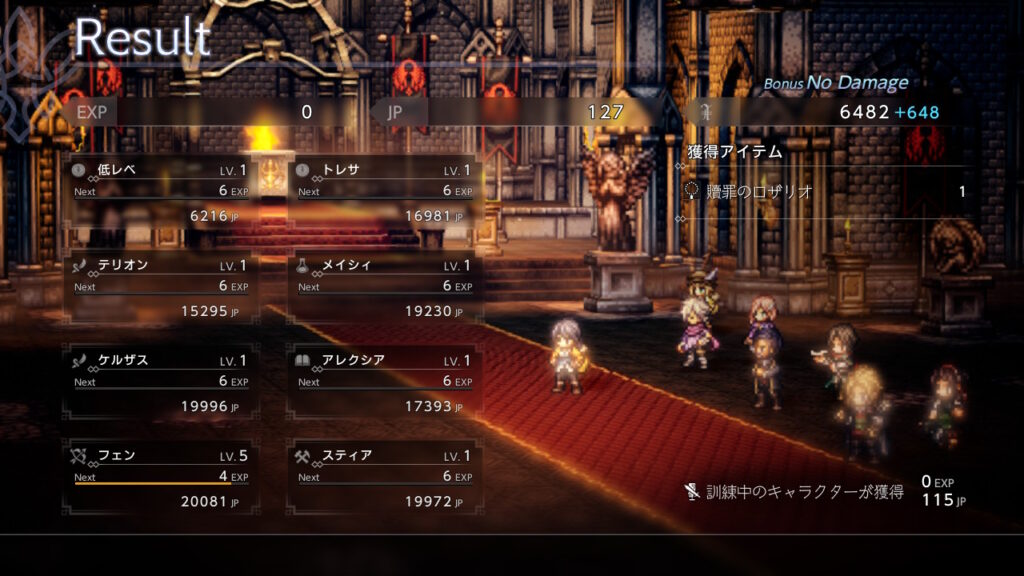Click the ケルザス character panel
The image size is (1024, 576).
click(x=160, y=381)
